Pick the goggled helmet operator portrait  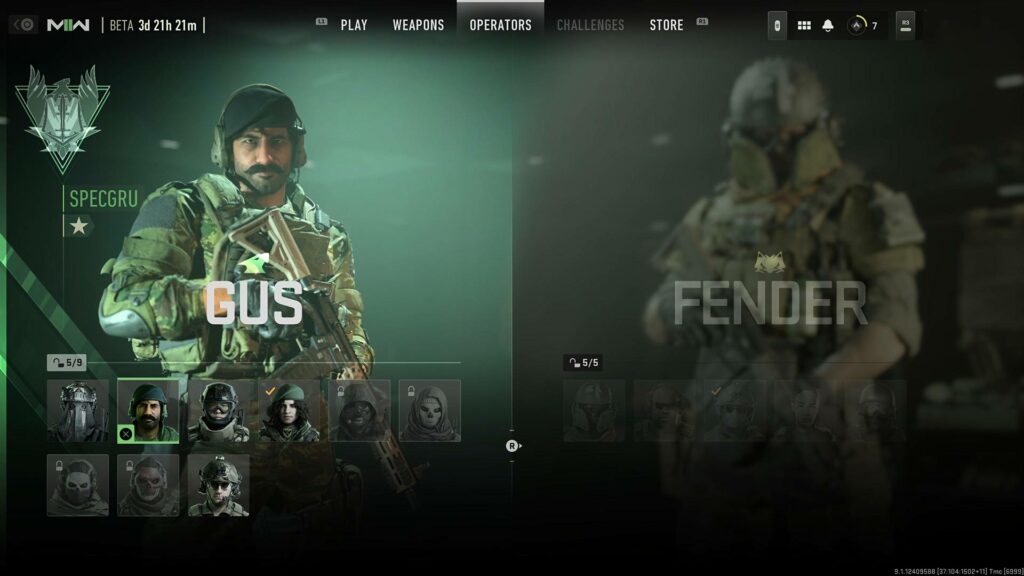click(219, 410)
